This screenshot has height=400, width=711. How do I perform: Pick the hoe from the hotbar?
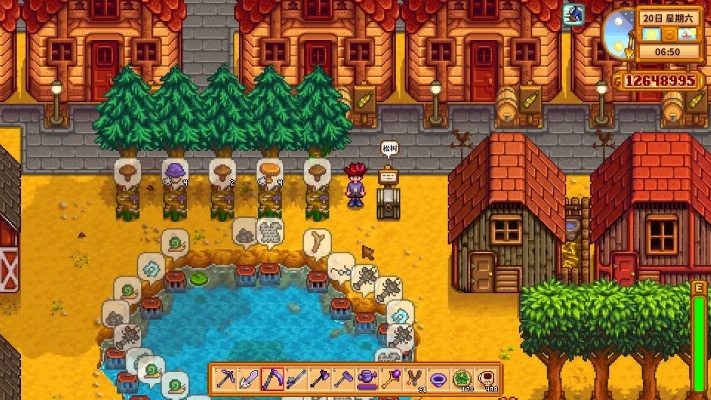pos(340,379)
